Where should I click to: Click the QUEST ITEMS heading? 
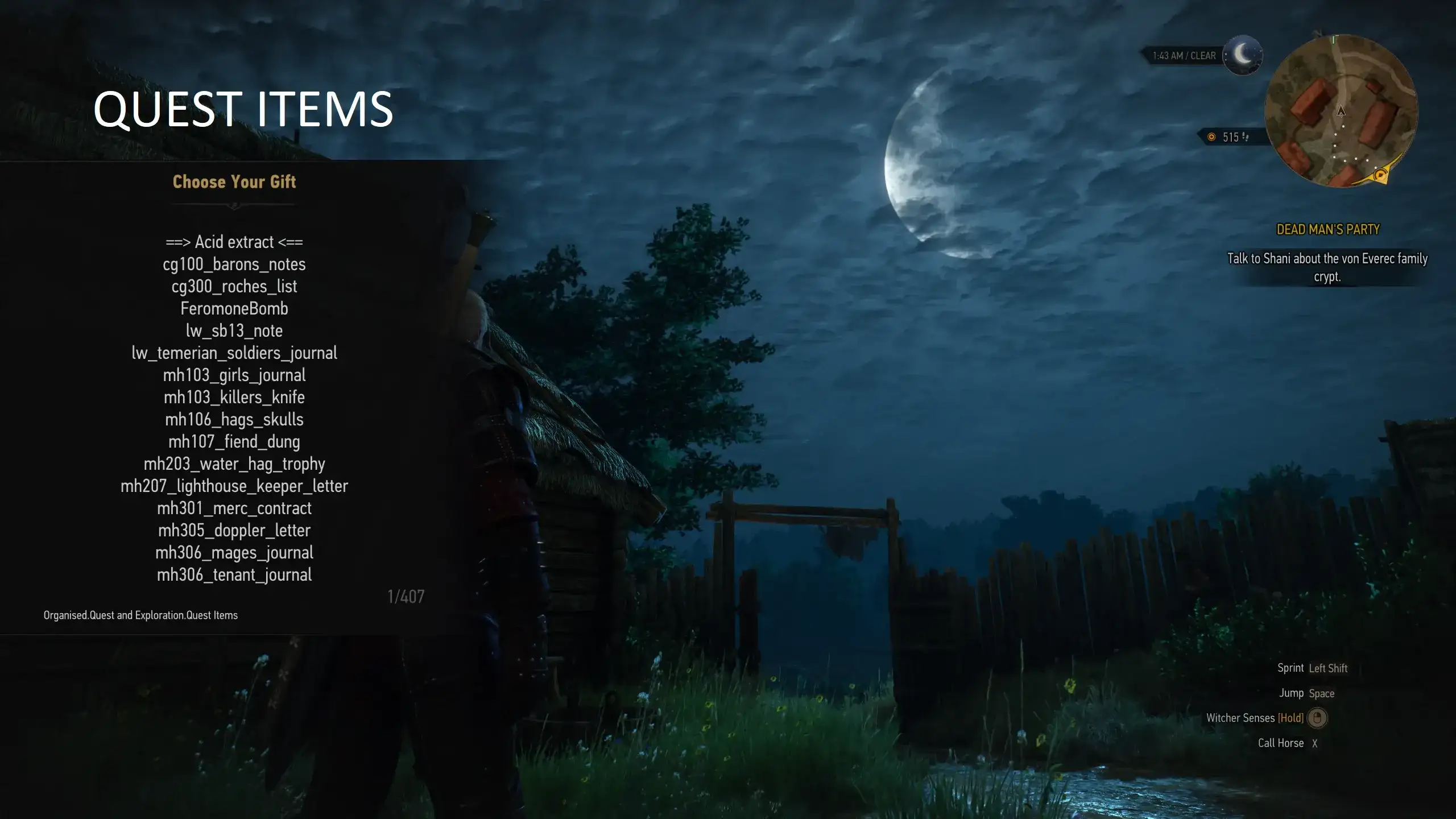pos(243,109)
